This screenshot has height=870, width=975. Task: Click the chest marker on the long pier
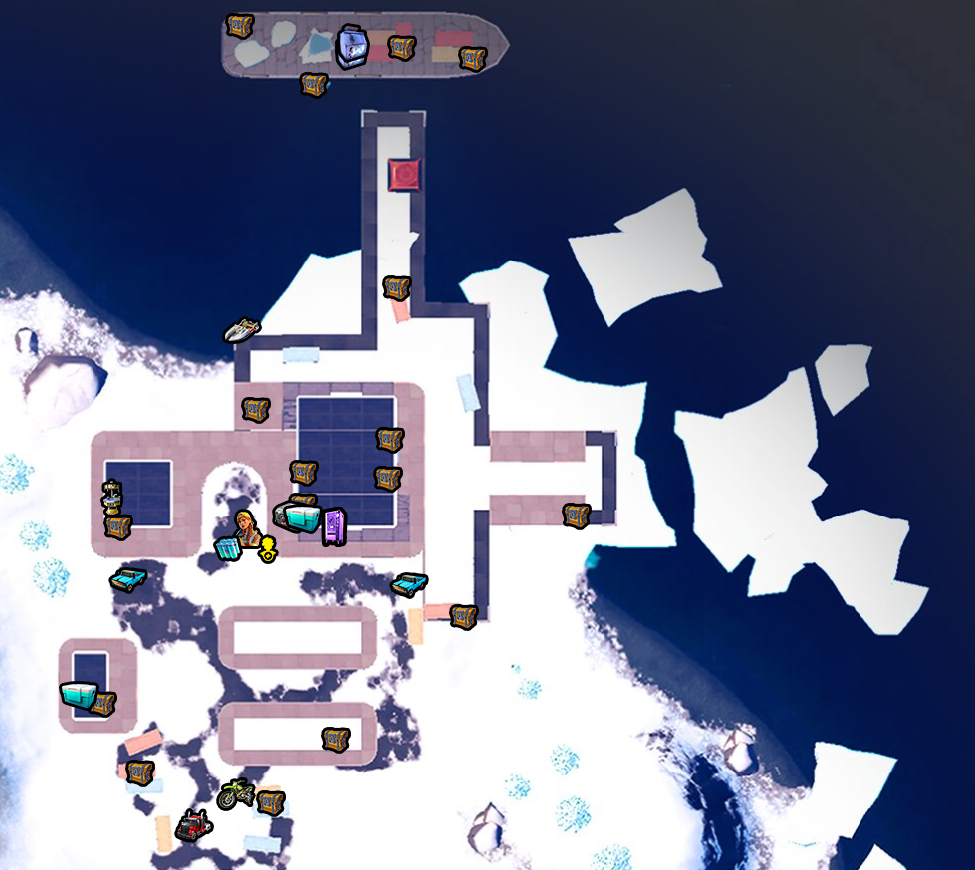[397, 288]
